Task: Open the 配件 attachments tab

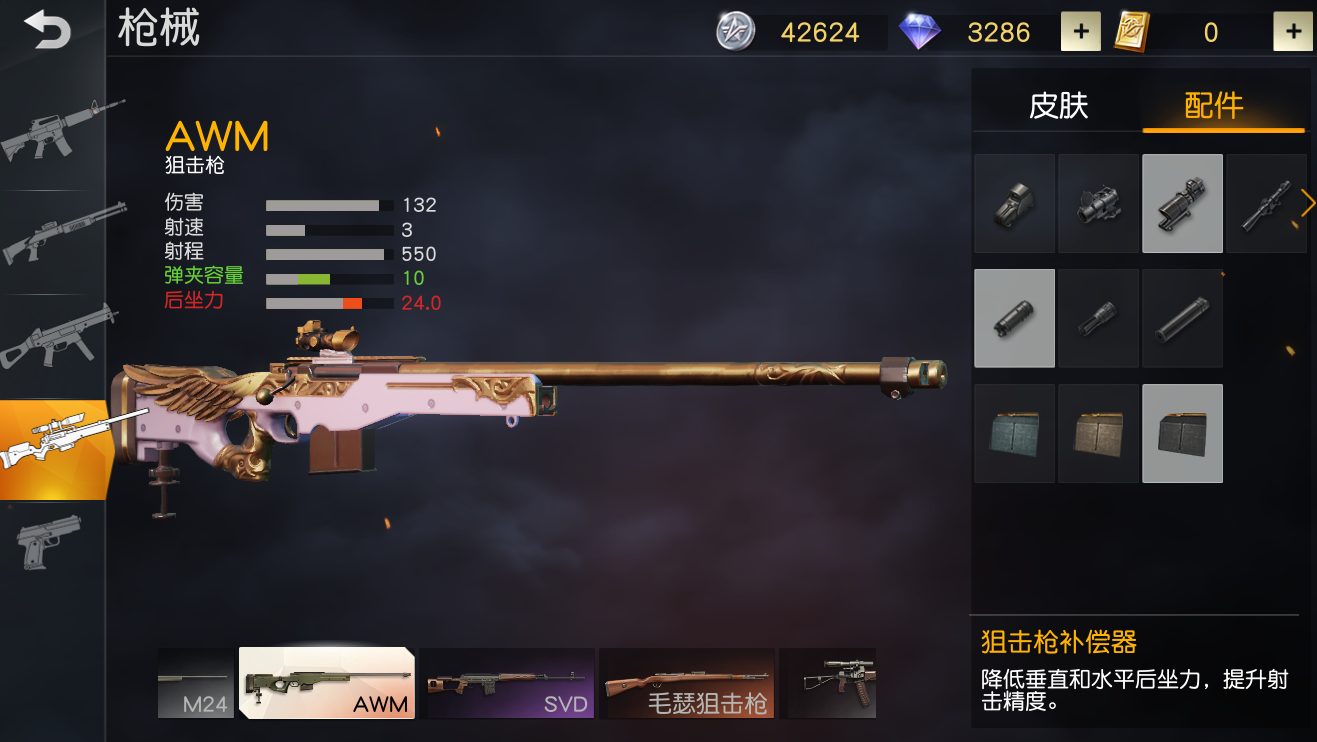Action: (1214, 106)
